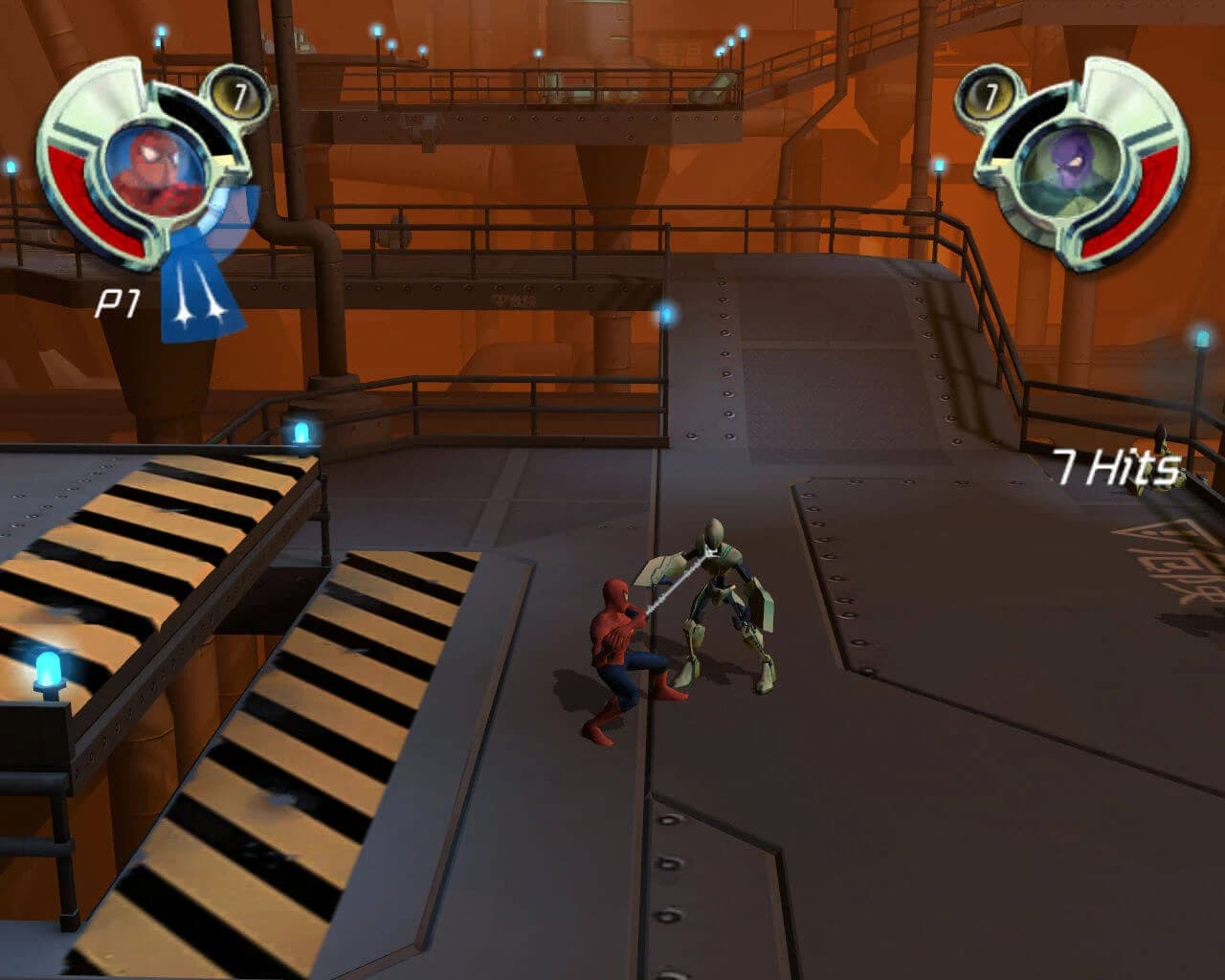Click the 7 Hits combo counter text
Image resolution: width=1225 pixels, height=980 pixels.
coord(1115,466)
